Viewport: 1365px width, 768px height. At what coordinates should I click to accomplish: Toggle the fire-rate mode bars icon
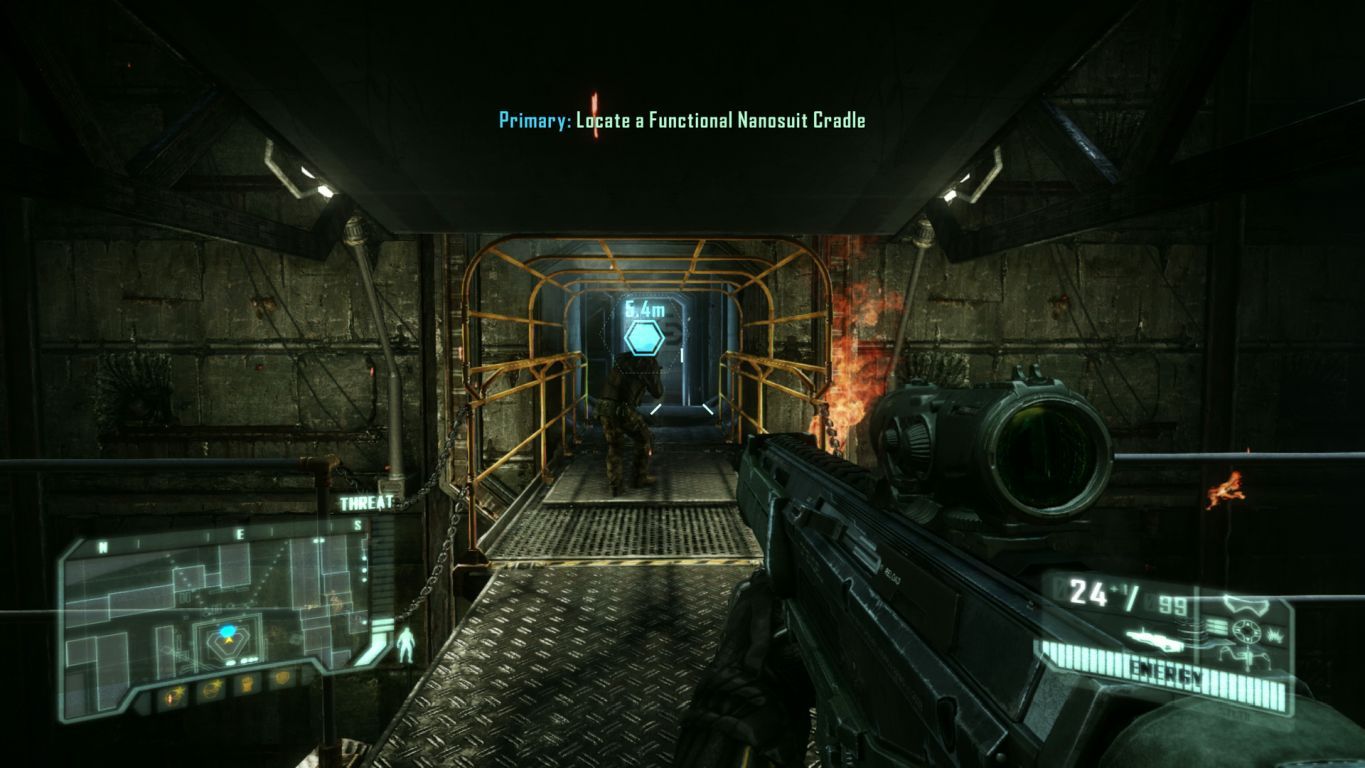1215,624
